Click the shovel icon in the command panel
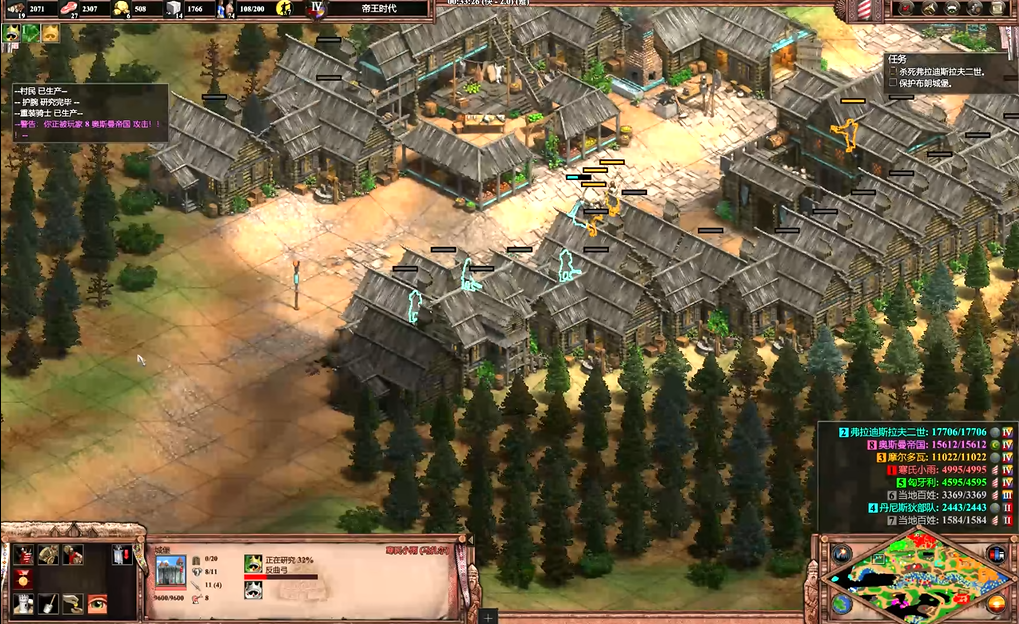 [x=46, y=603]
